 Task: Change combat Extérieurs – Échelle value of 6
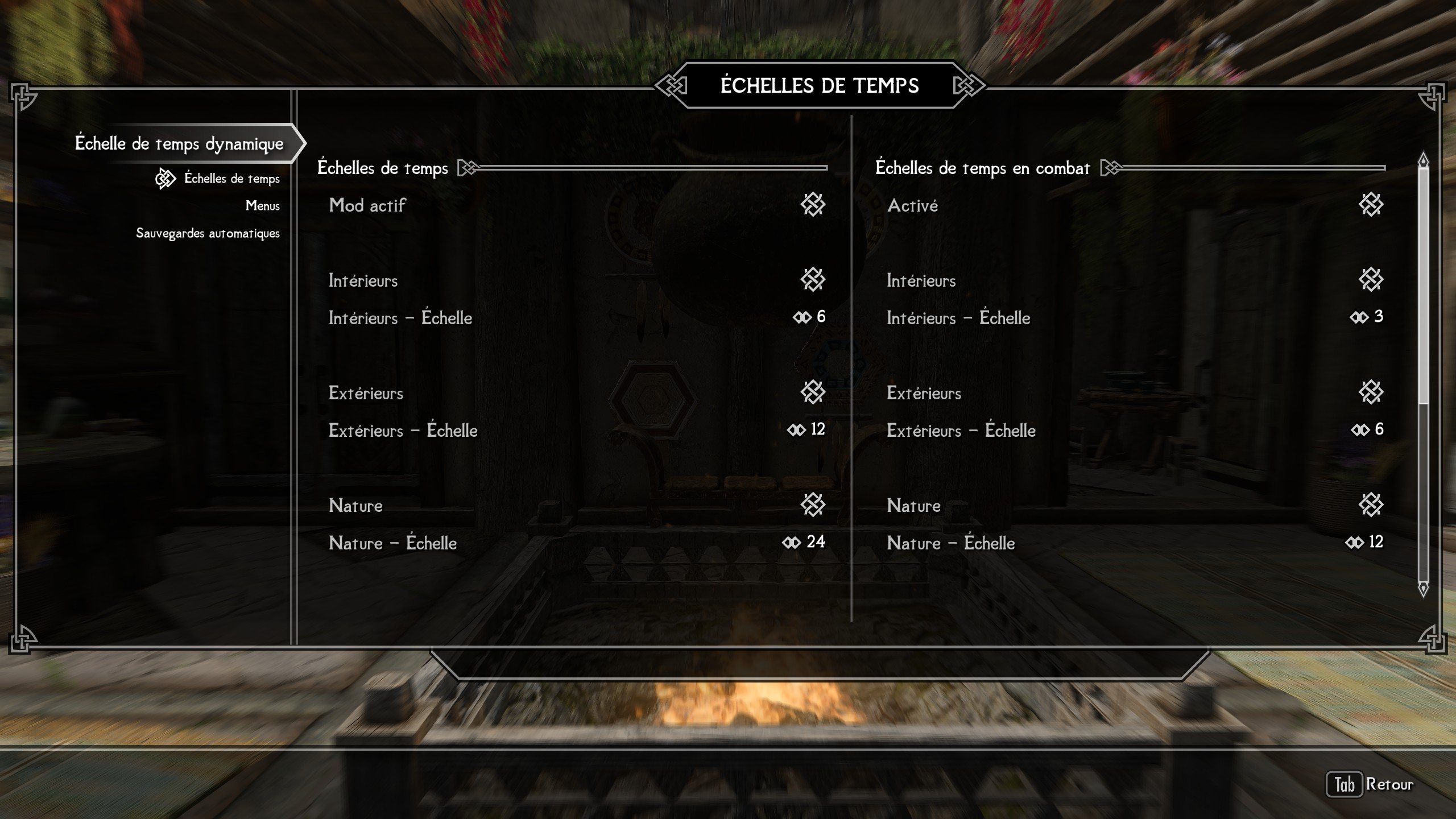coord(1368,429)
